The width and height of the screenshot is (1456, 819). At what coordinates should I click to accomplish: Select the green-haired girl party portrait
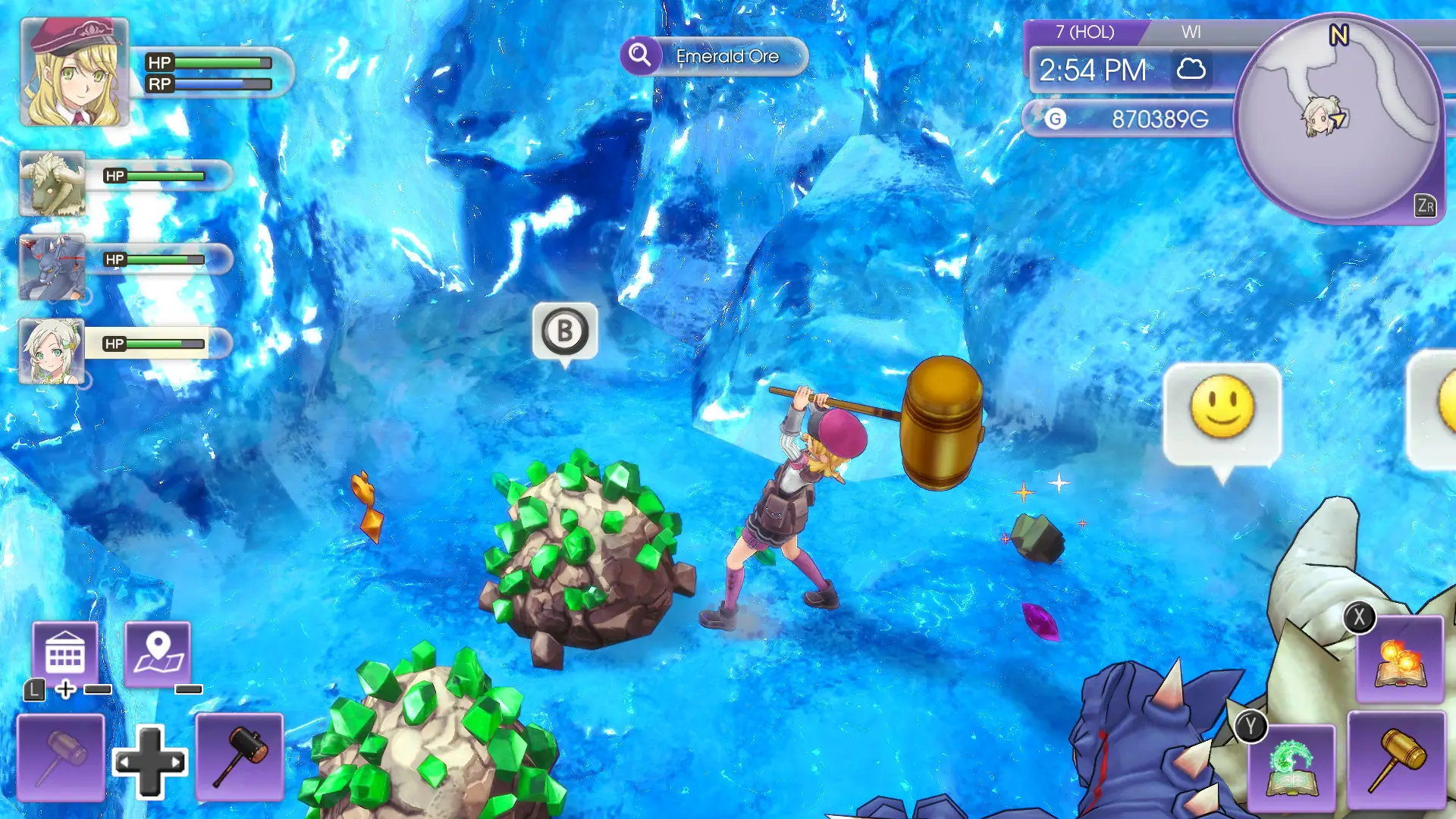[x=52, y=351]
